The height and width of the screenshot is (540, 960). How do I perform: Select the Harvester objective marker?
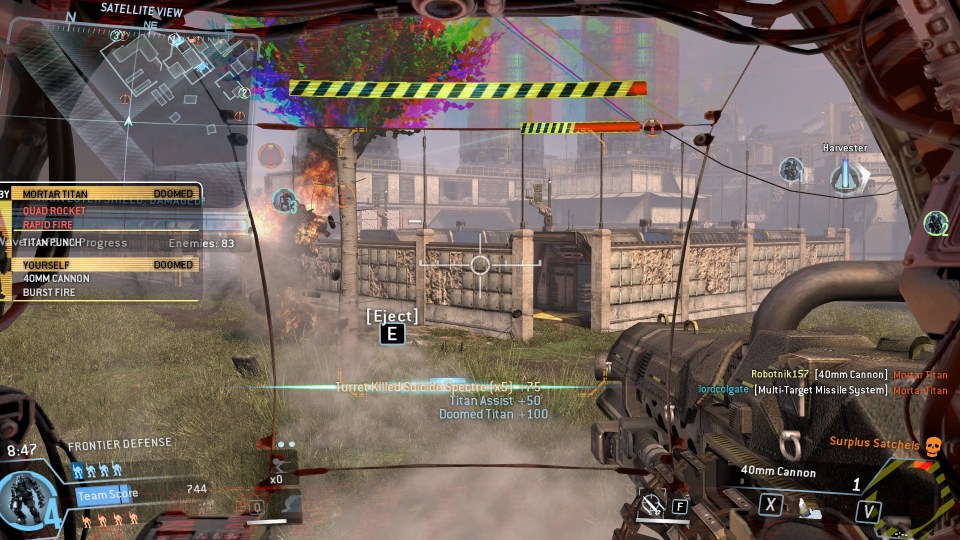click(847, 178)
